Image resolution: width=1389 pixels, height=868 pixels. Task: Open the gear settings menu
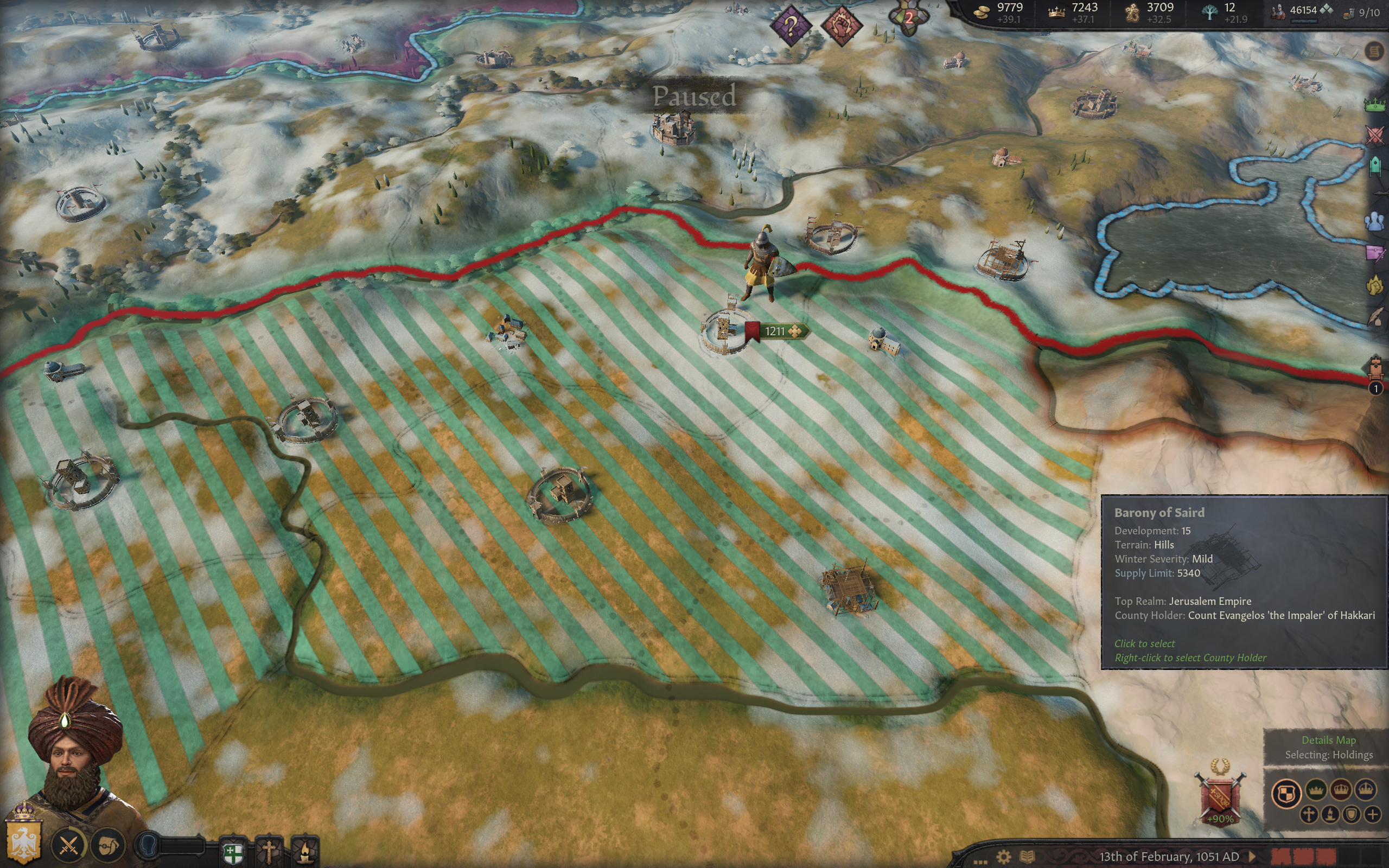click(1003, 857)
